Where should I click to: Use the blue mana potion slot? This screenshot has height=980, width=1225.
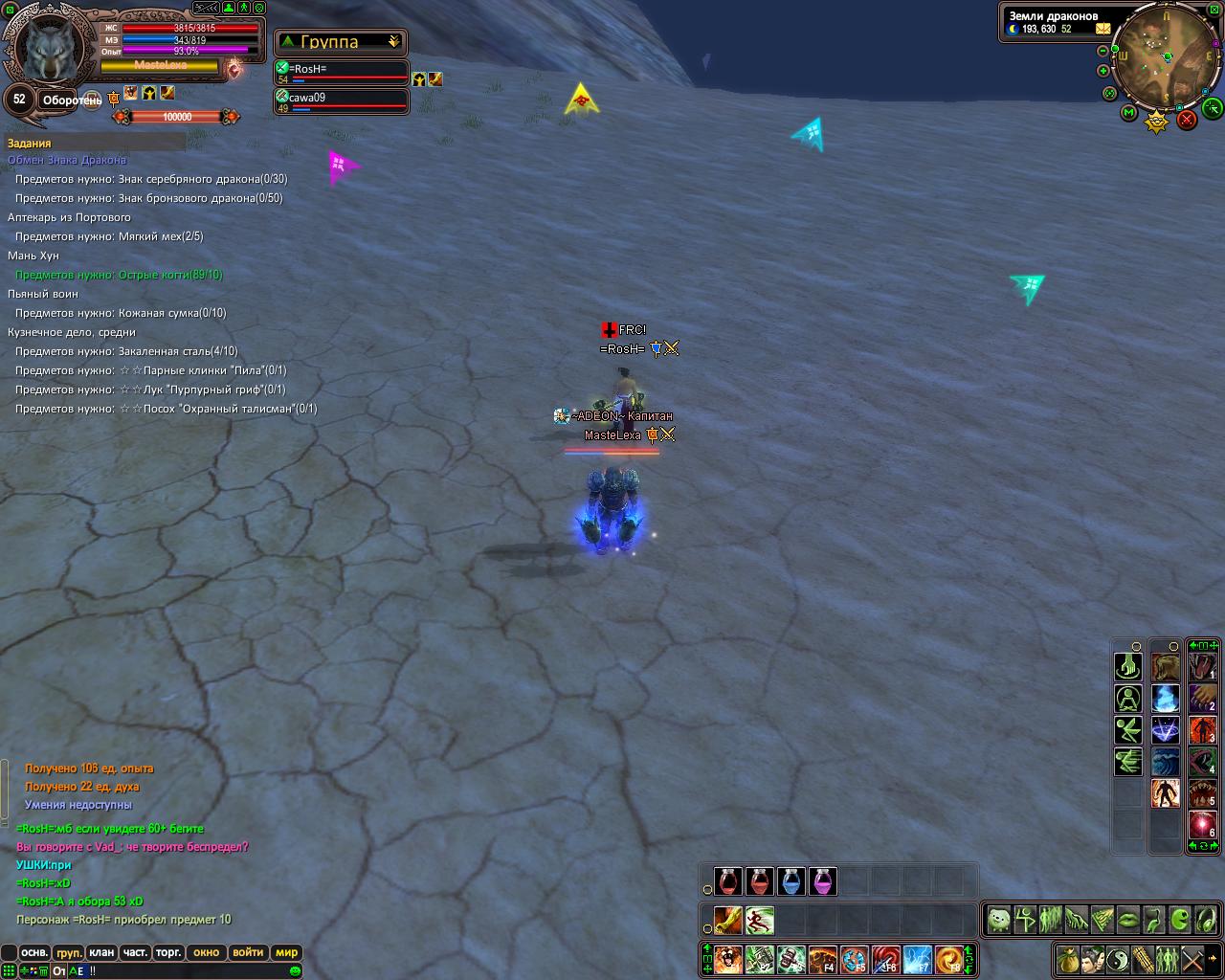tap(791, 881)
